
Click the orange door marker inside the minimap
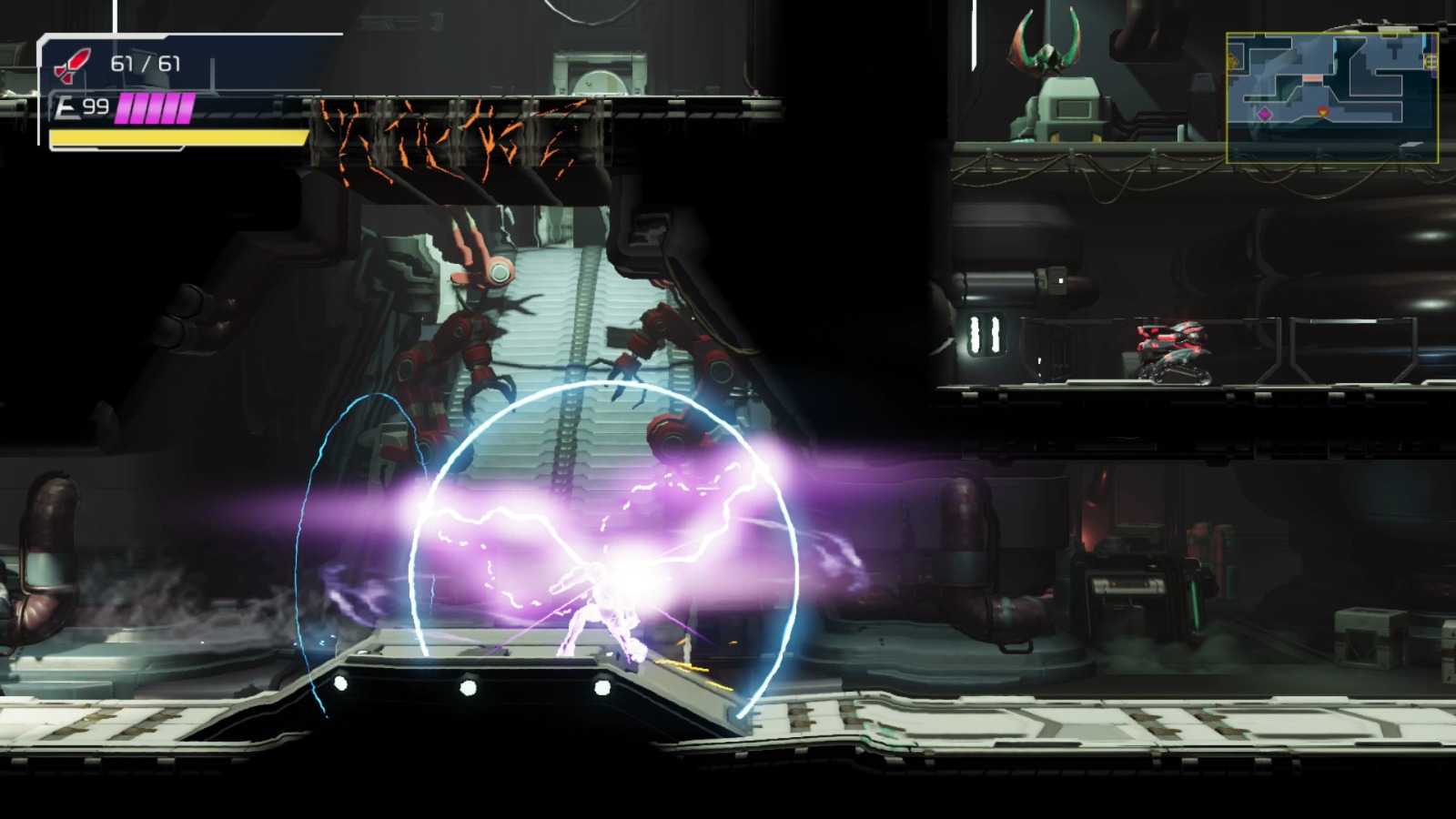tap(1312, 77)
